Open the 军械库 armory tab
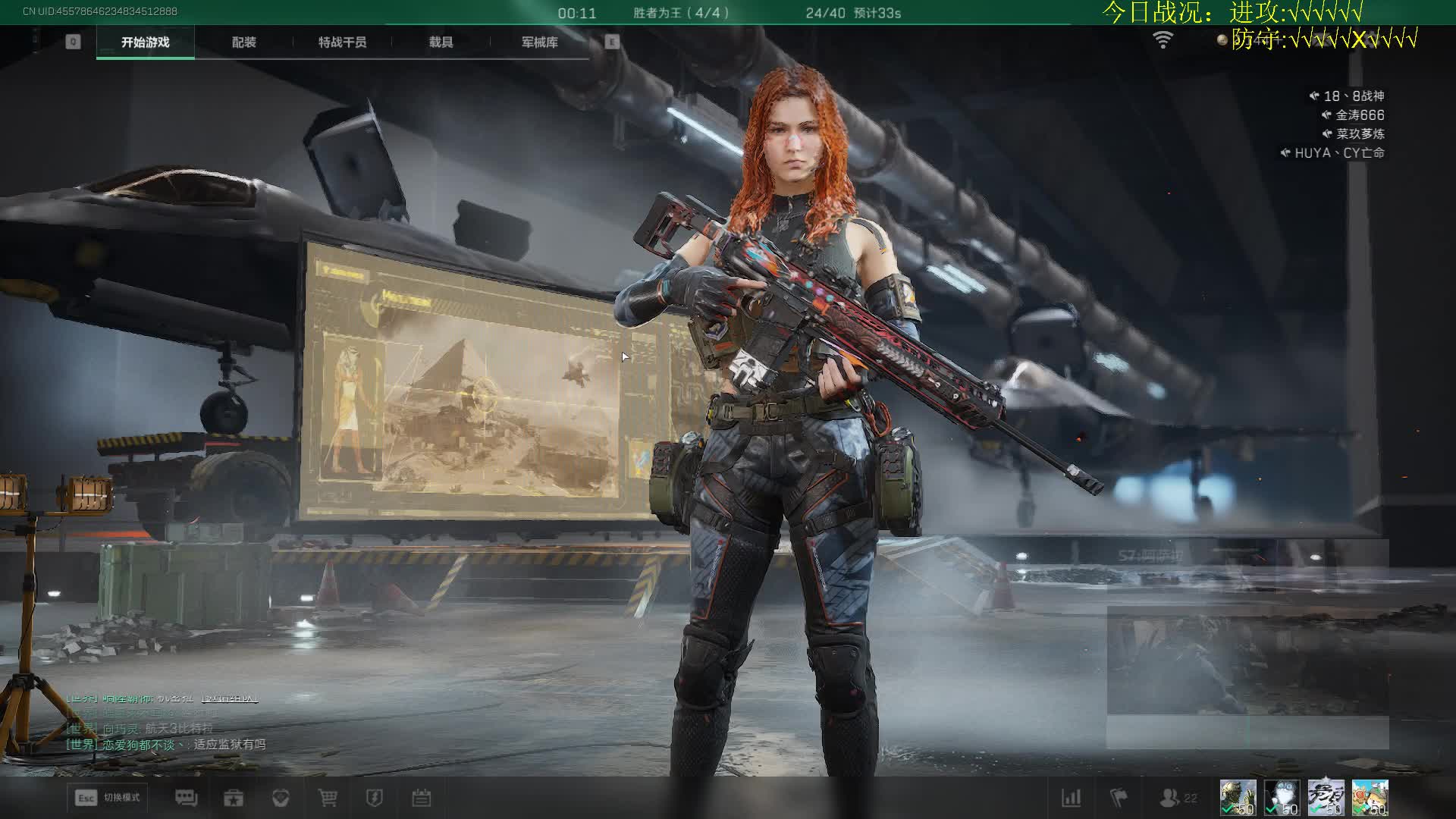 coord(539,42)
